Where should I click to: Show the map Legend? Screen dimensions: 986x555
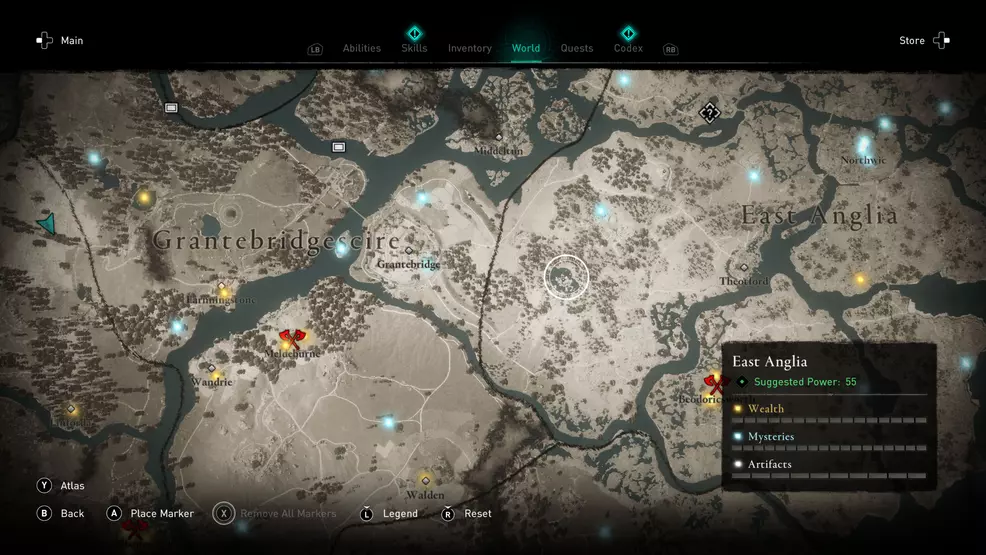coord(389,514)
